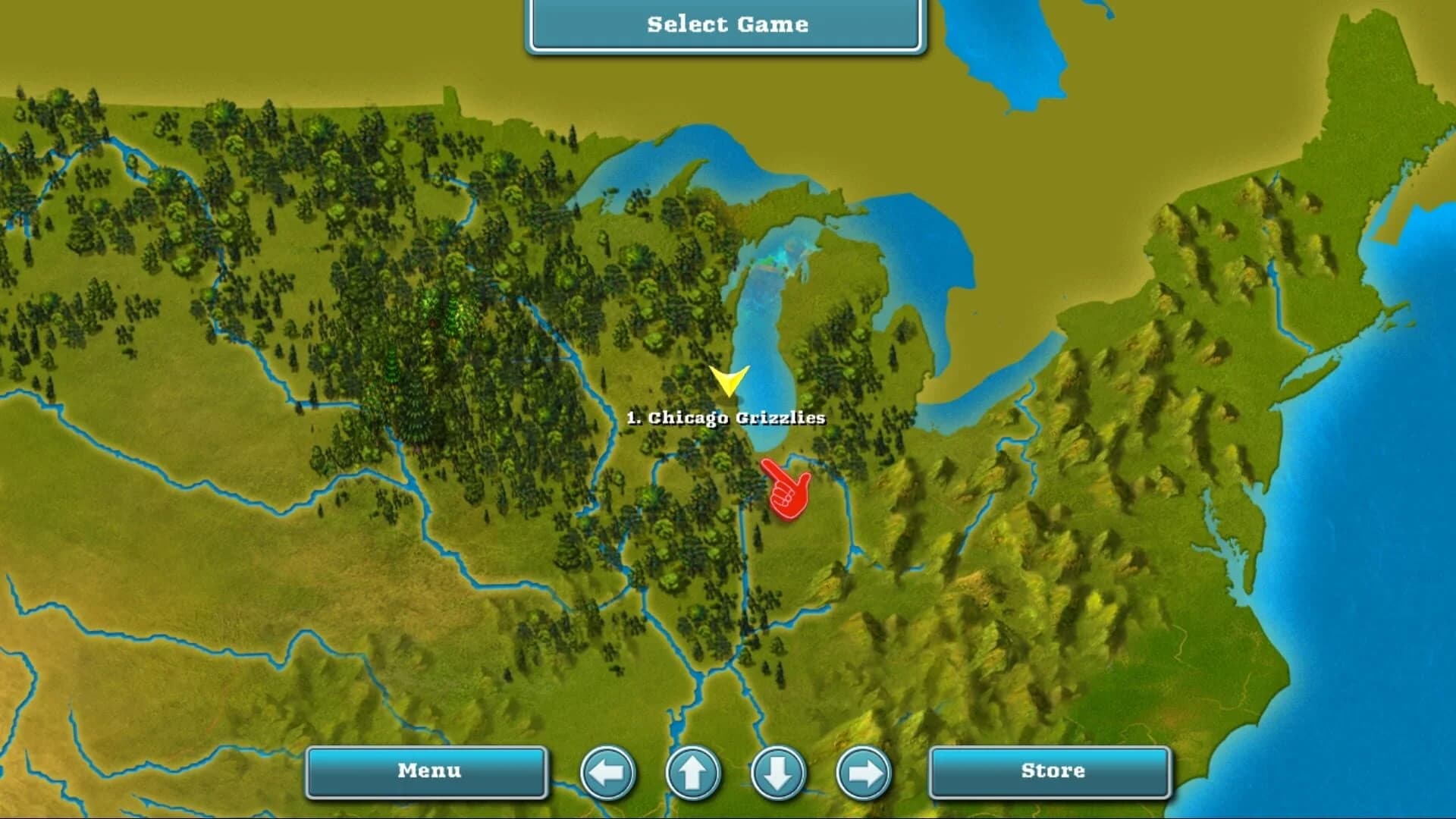The height and width of the screenshot is (819, 1456).
Task: Return to the Menu
Action: tap(427, 770)
